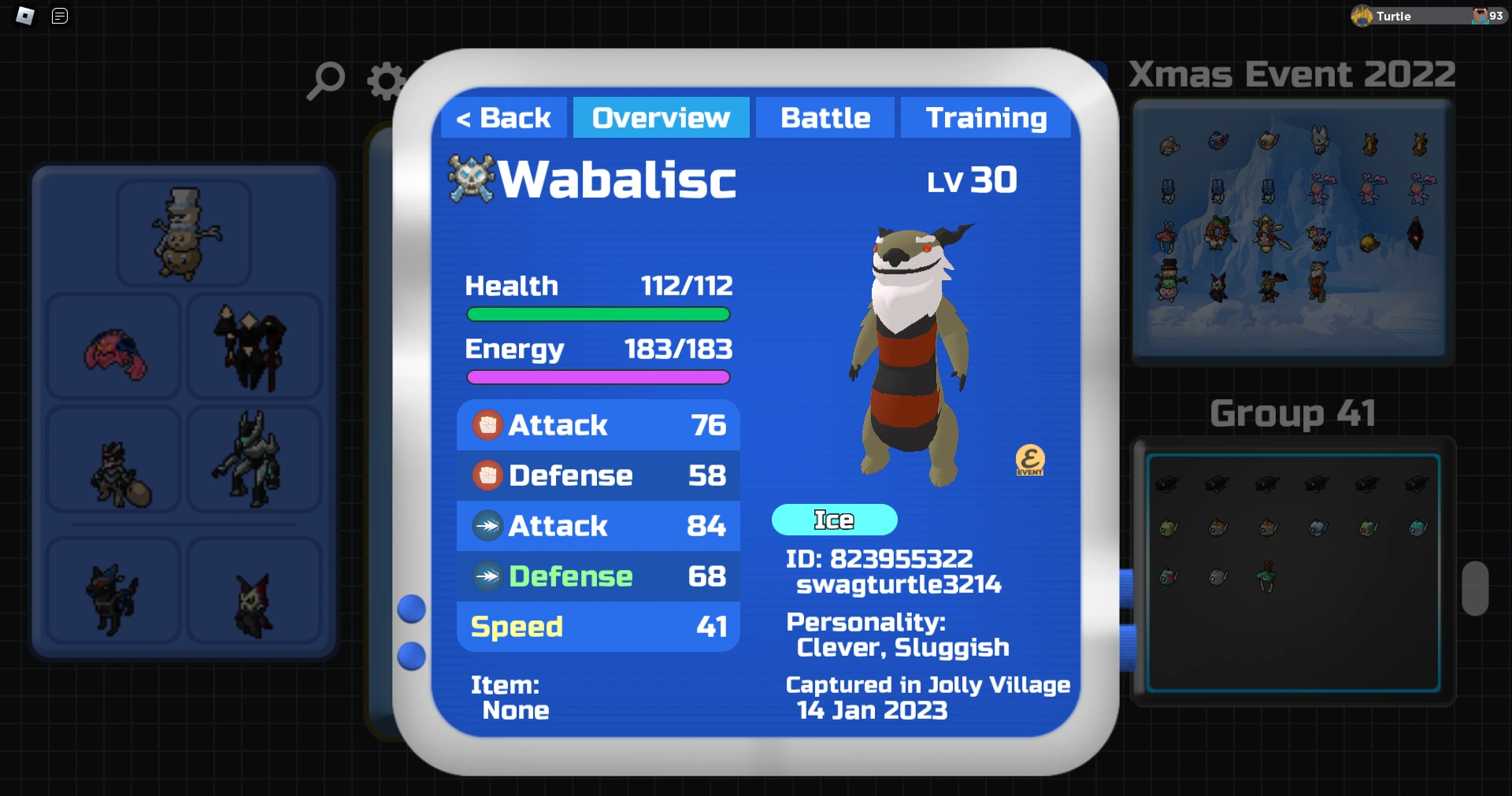This screenshot has width=1512, height=796.
Task: Open the chat transcript icon
Action: (x=59, y=16)
